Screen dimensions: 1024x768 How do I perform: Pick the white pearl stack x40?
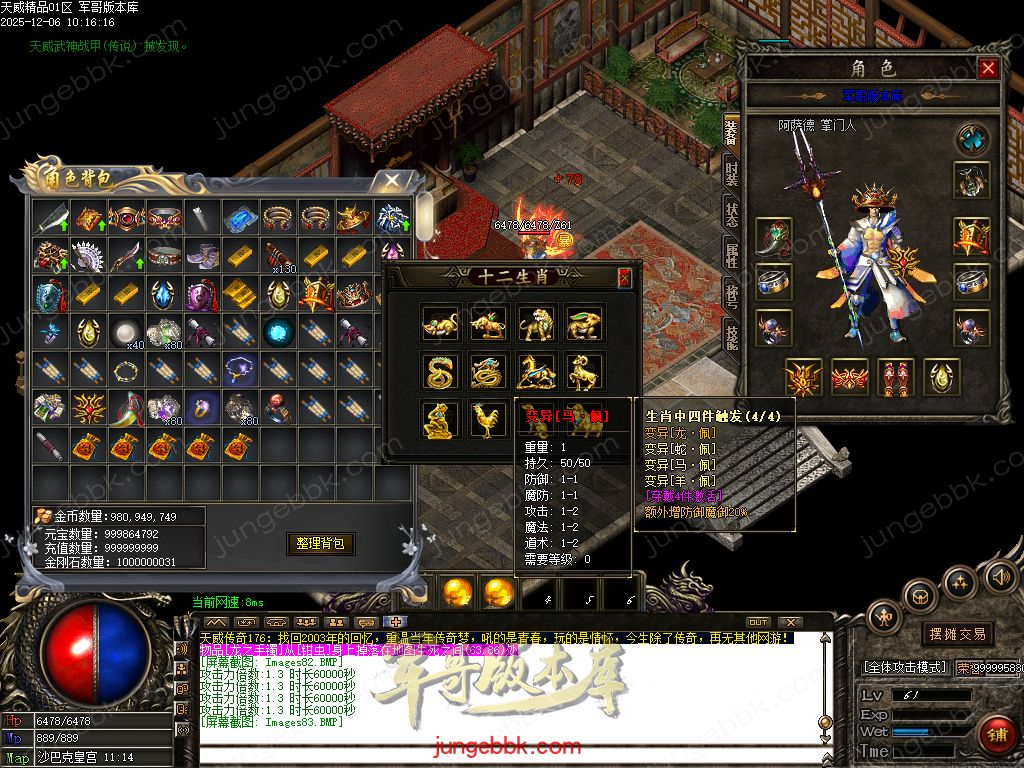pyautogui.click(x=124, y=332)
